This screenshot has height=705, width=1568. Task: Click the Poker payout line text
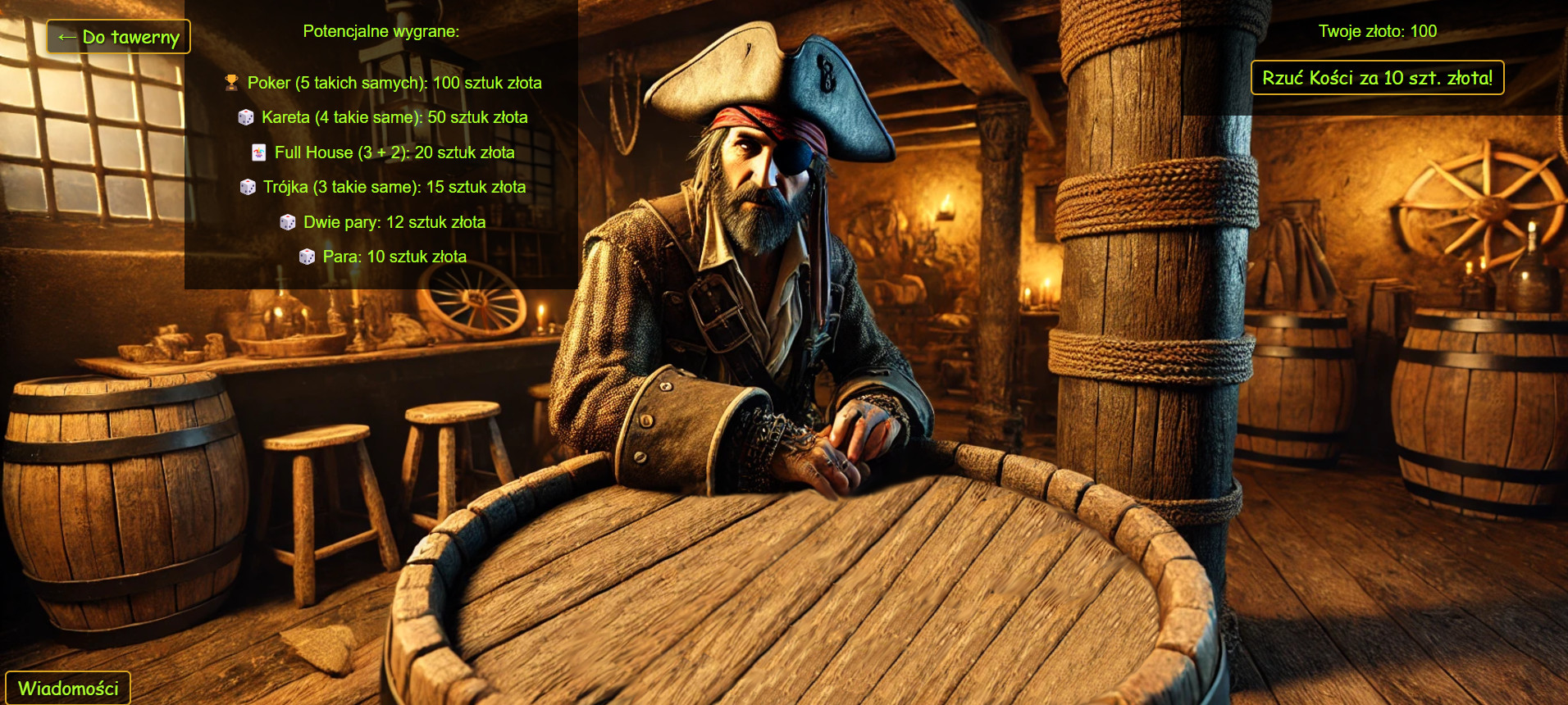tap(394, 83)
